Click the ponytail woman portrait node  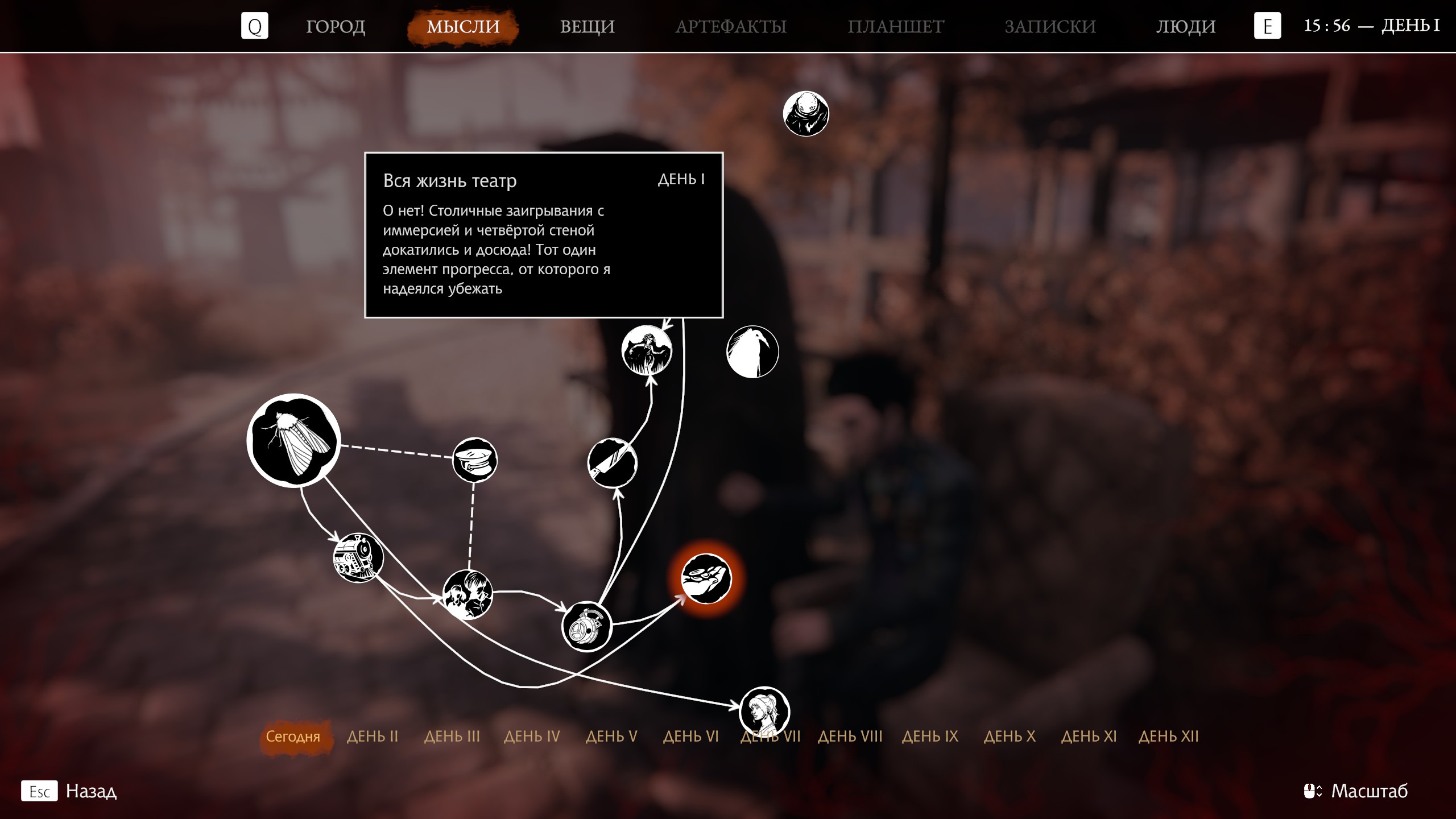pos(764,711)
